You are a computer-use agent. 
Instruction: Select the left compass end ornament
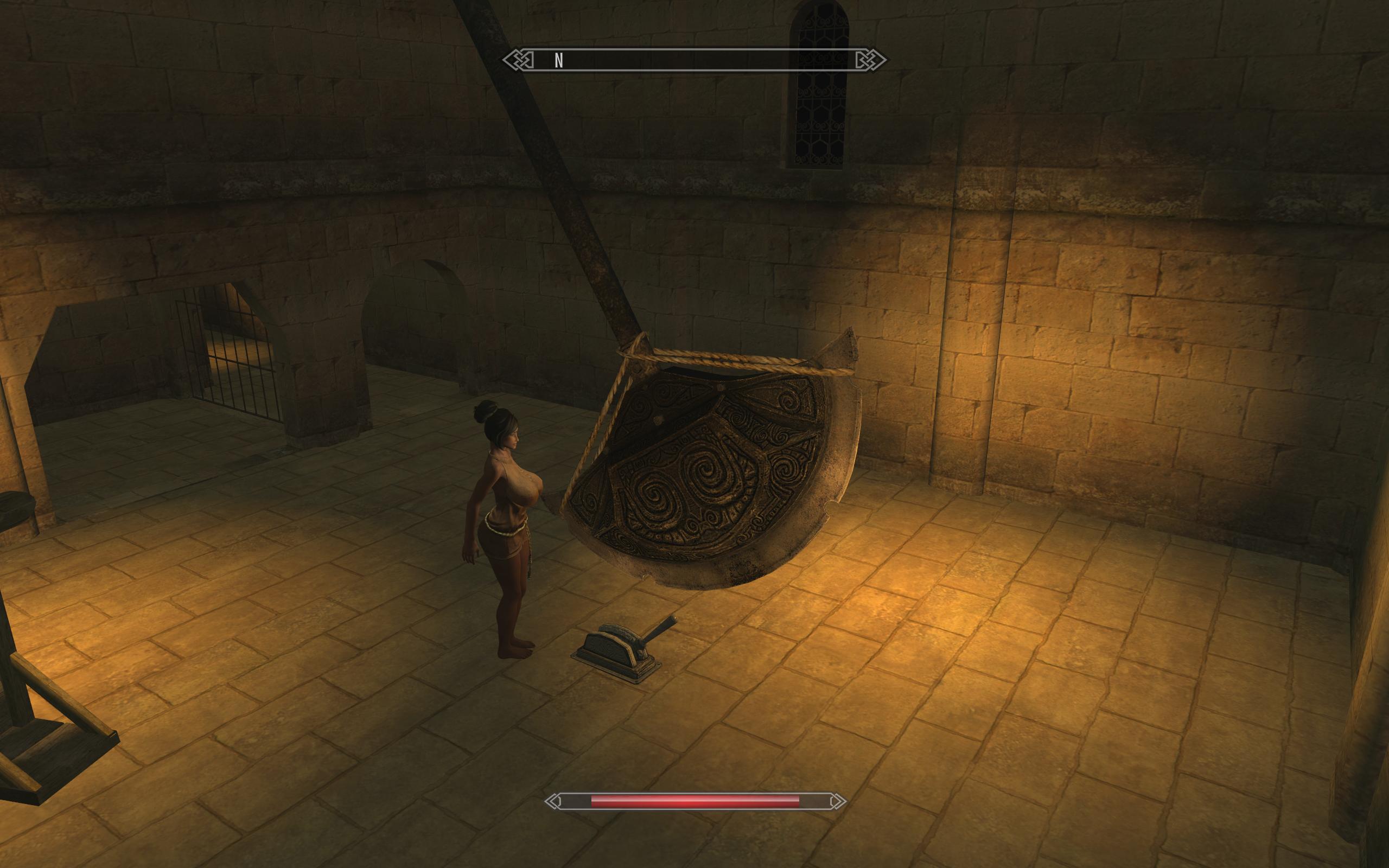(x=519, y=59)
